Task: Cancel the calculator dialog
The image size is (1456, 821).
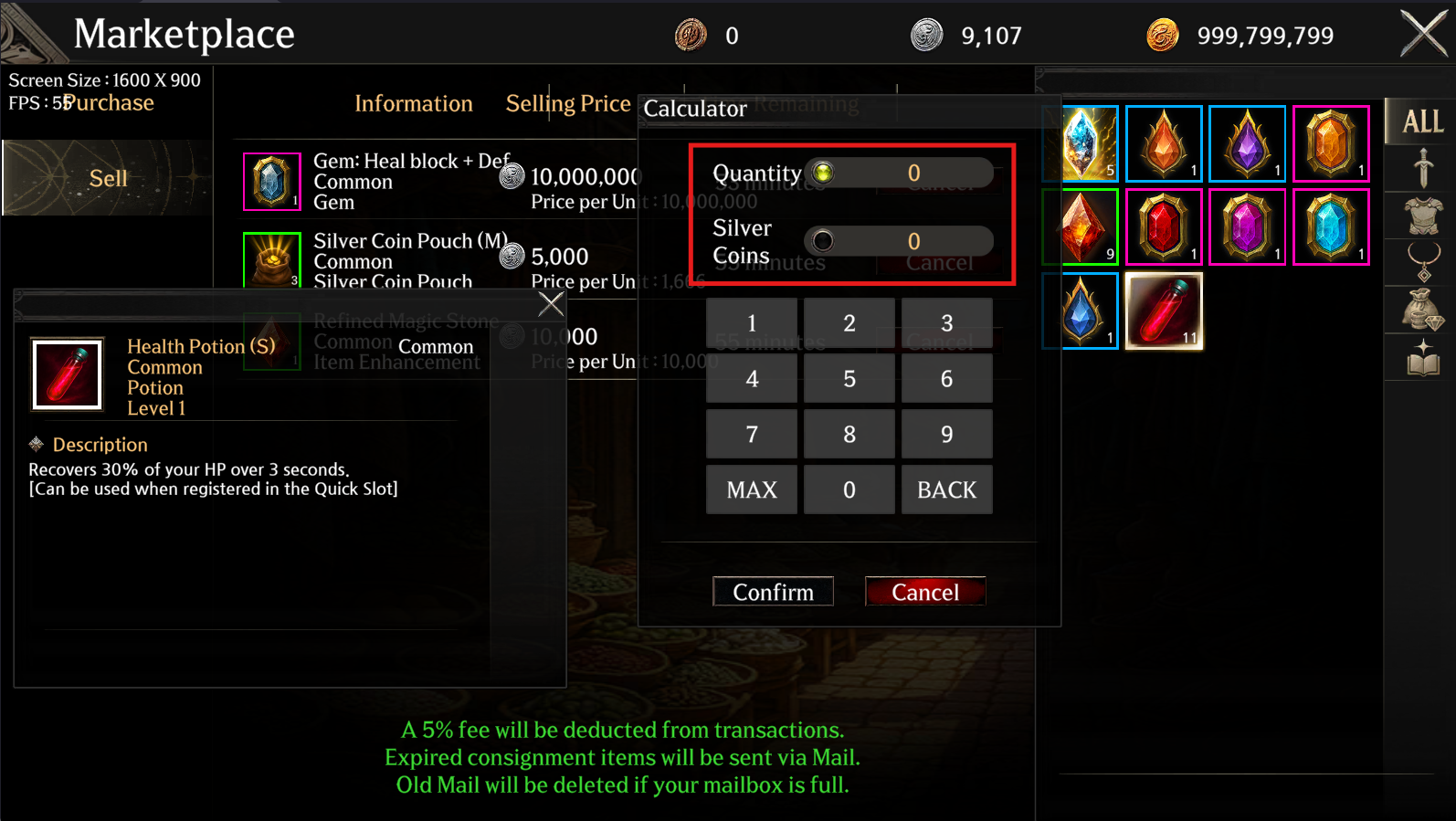Action: [924, 592]
